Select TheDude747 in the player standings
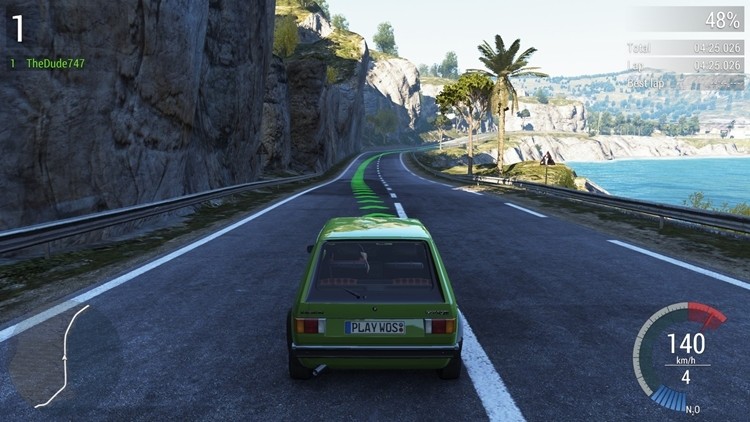Screen dimensions: 750x422 (55, 63)
